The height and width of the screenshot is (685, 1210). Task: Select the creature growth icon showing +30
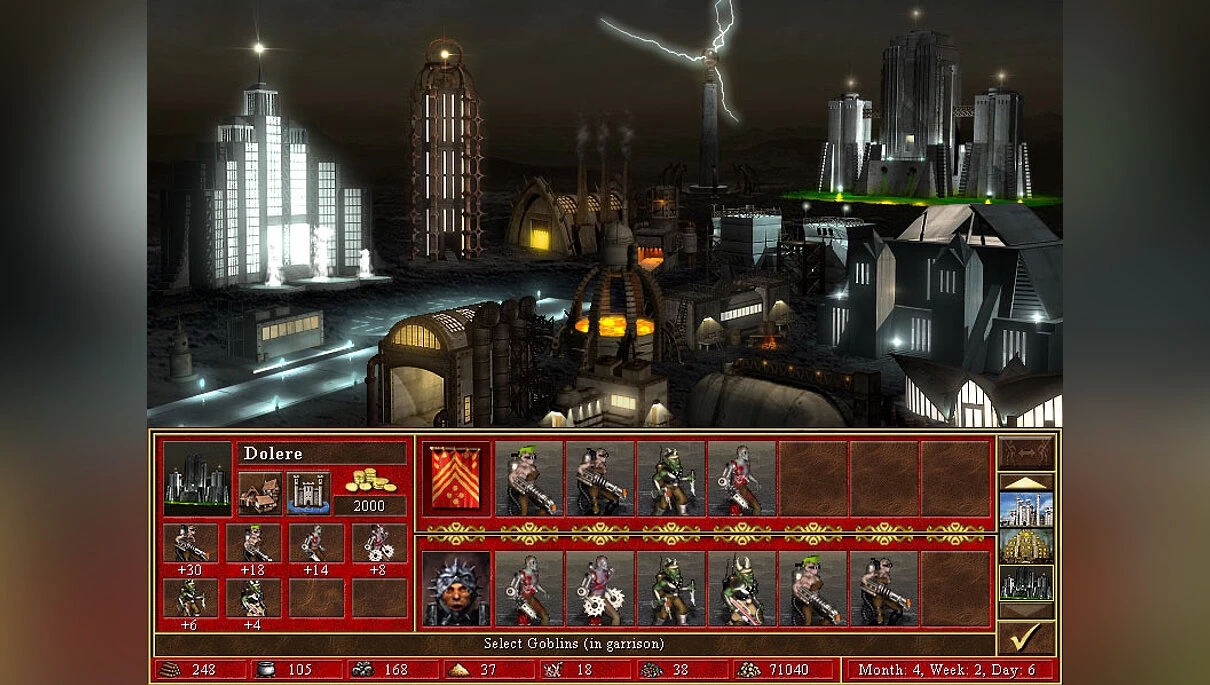point(190,544)
